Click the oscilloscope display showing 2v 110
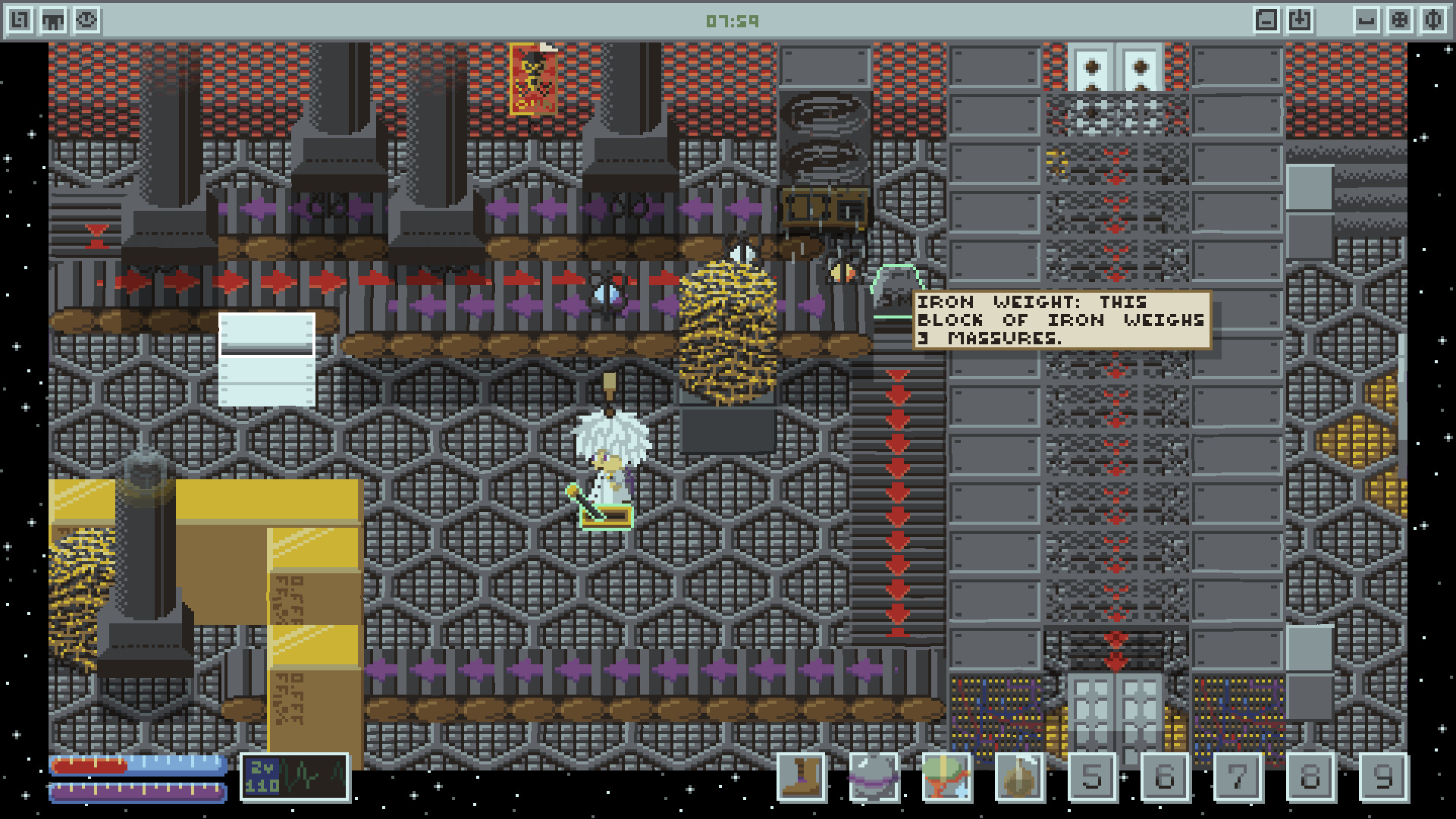Viewport: 1456px width, 819px height. click(x=294, y=777)
